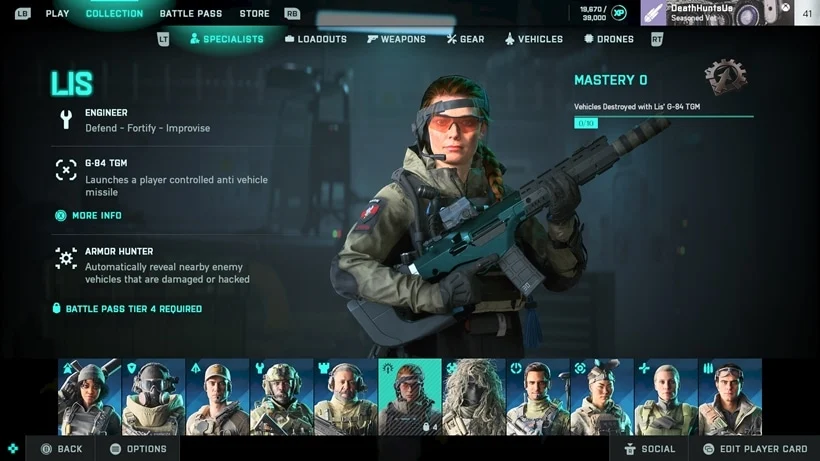
Task: Open the Options menu
Action: click(x=138, y=449)
